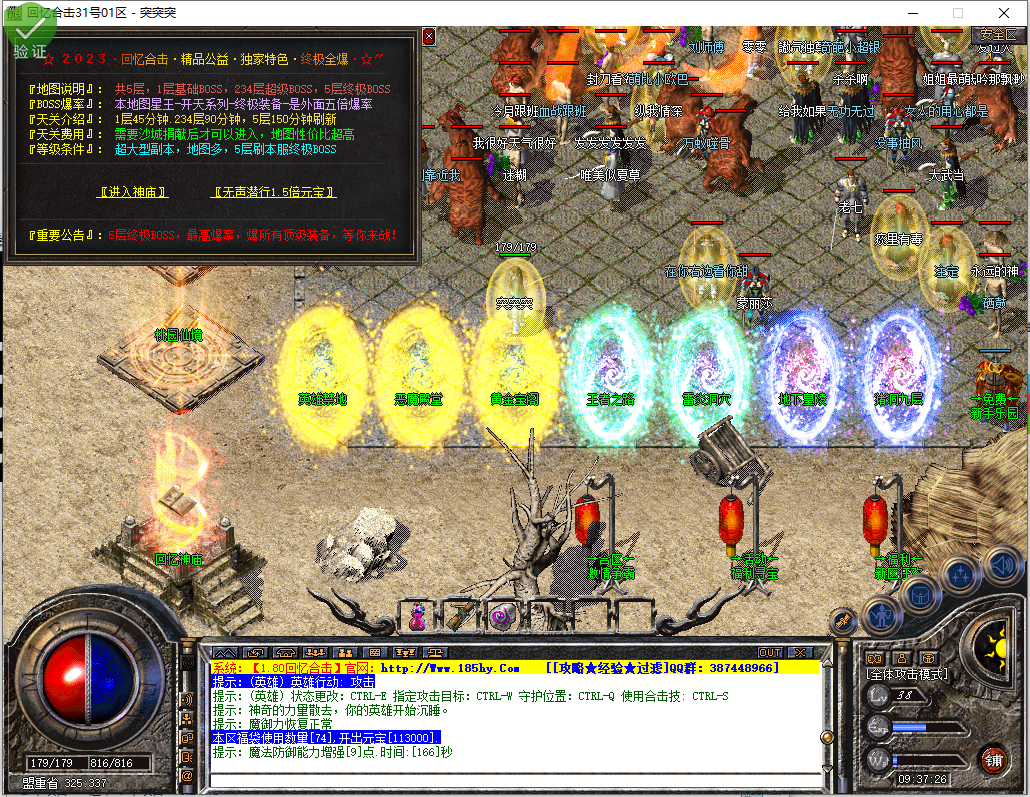Open the bag inventory round button
Viewport: 1030px width, 797px height.
pyautogui.click(x=920, y=593)
